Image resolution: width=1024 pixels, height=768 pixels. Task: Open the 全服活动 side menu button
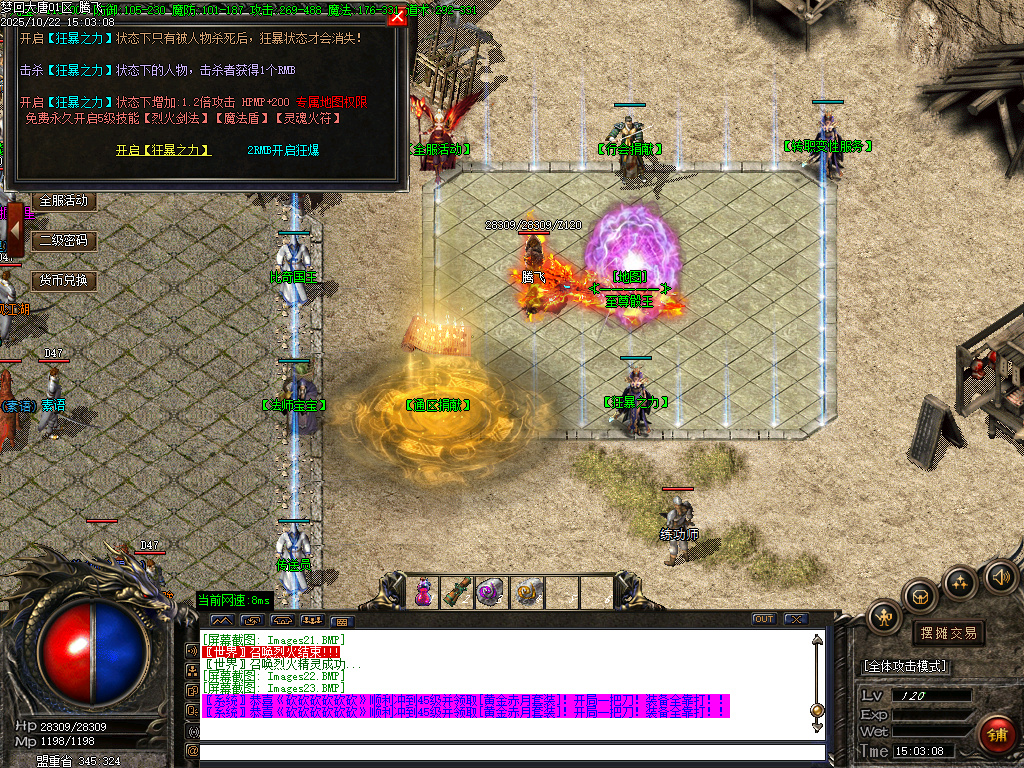tap(65, 201)
